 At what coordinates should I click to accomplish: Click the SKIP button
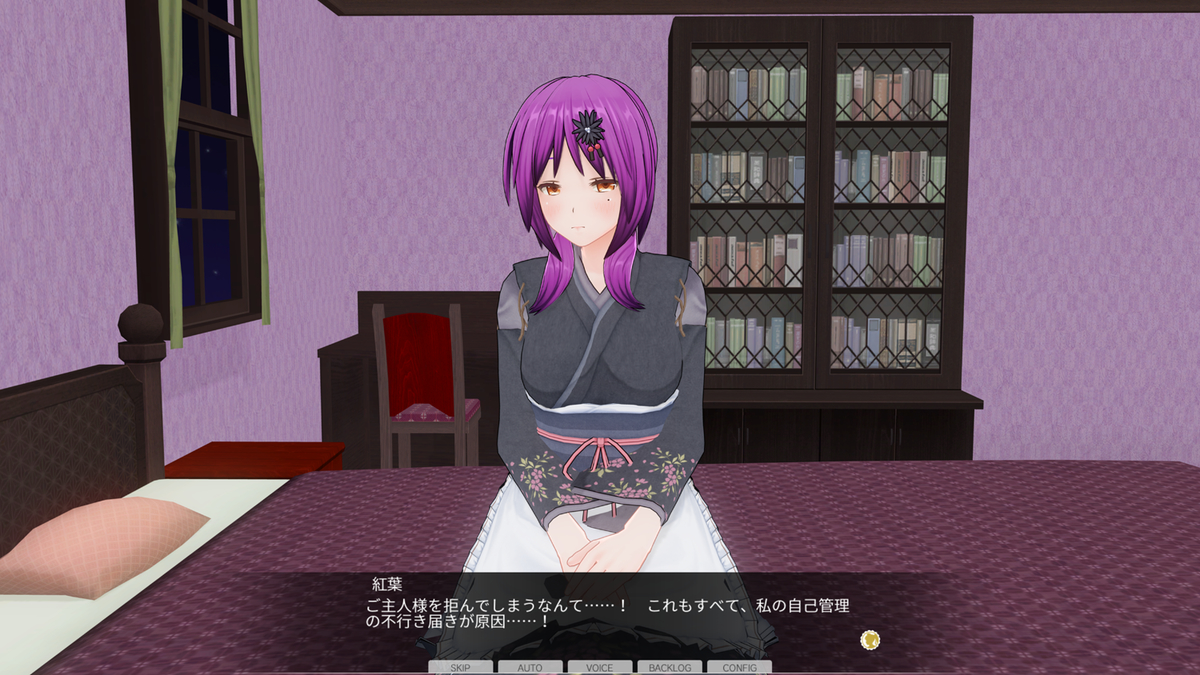coord(460,667)
